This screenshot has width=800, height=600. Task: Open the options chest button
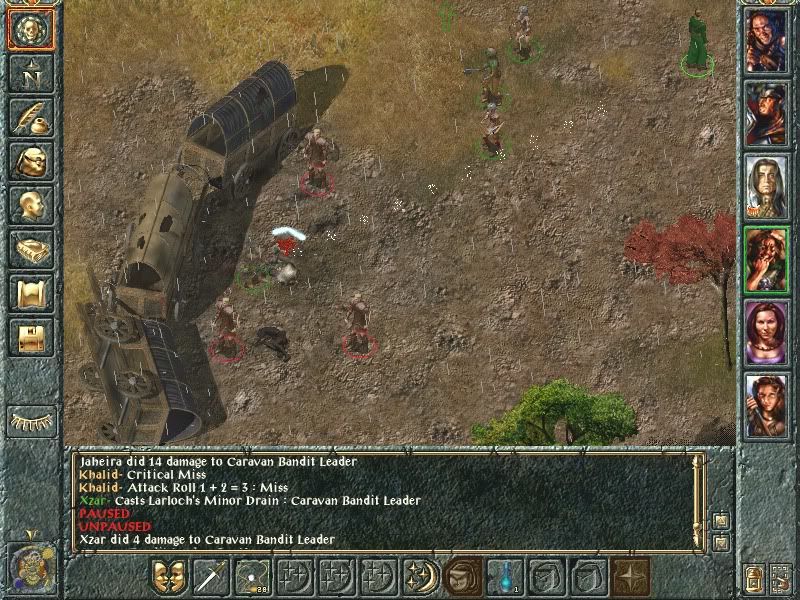30,337
